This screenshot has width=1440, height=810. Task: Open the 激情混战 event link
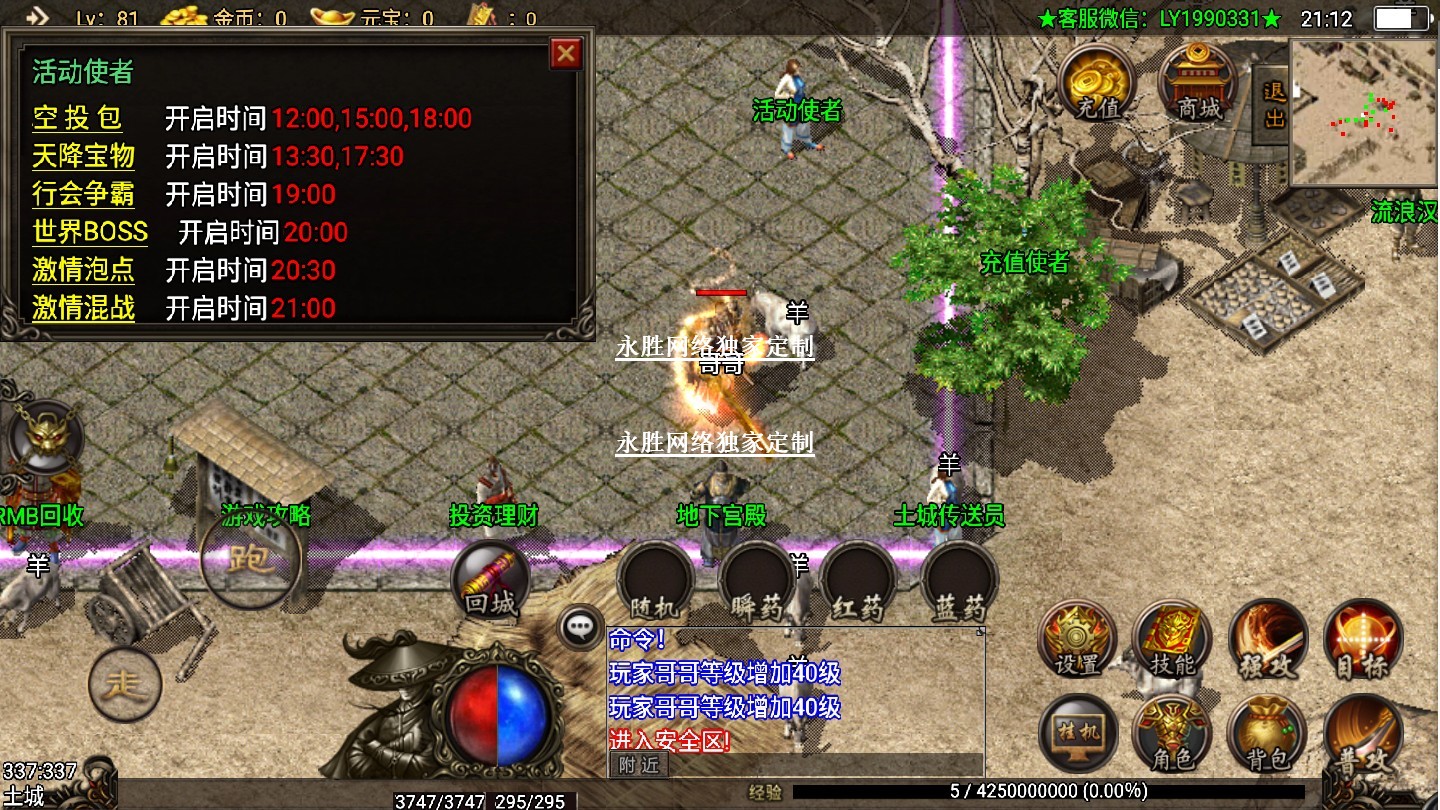(83, 308)
